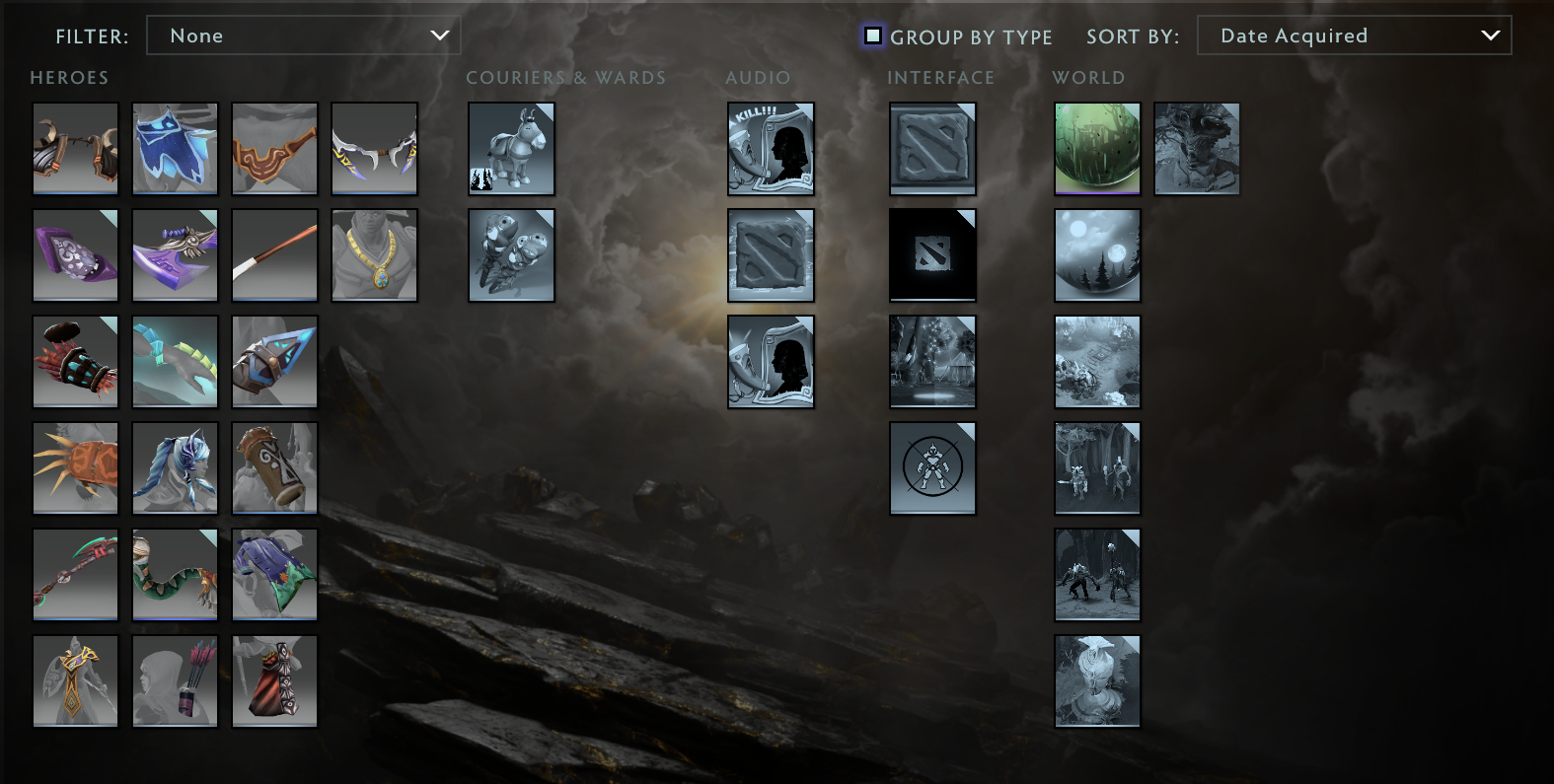Expand the Date Acquired sorting options

(x=1354, y=35)
